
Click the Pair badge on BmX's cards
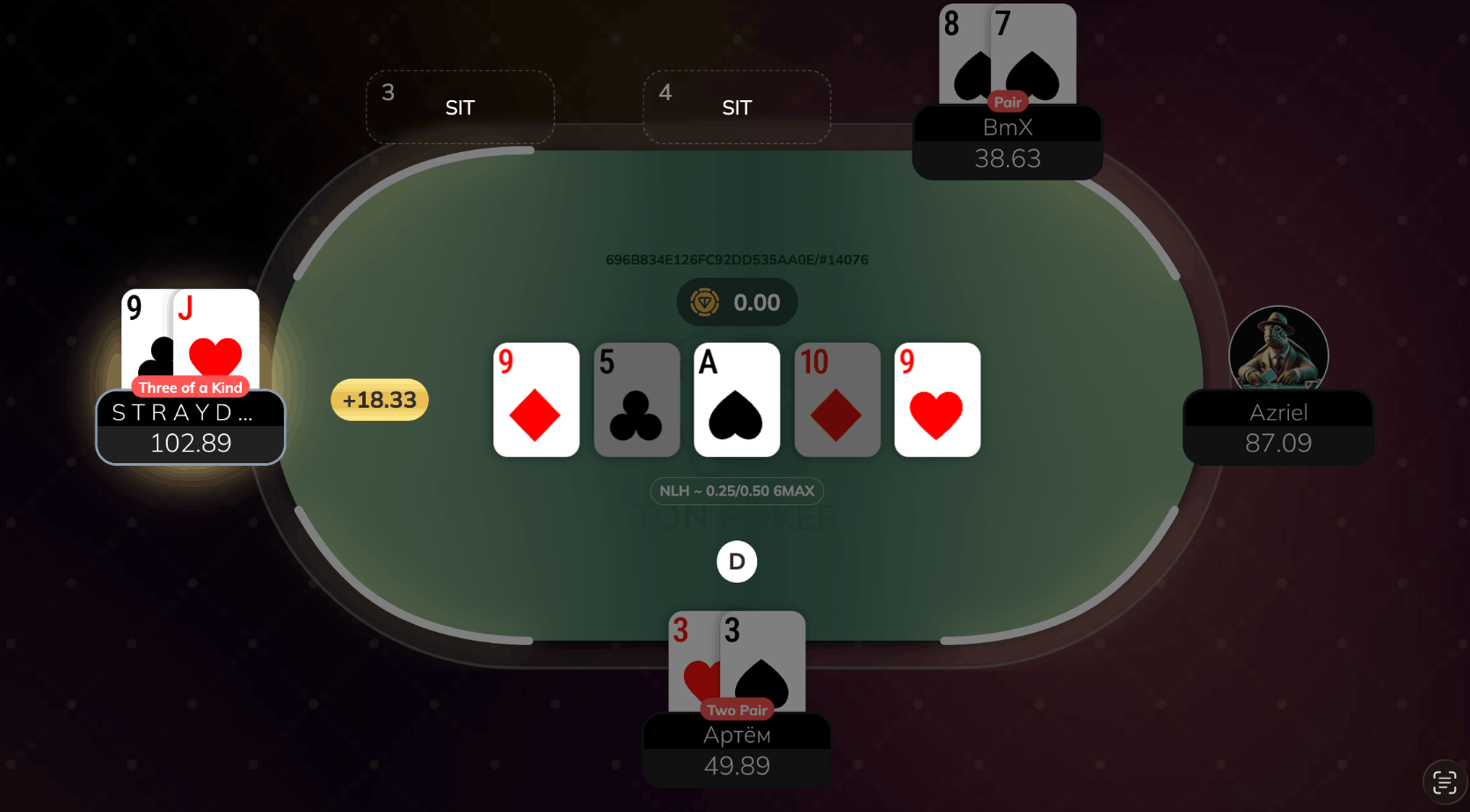click(1008, 102)
